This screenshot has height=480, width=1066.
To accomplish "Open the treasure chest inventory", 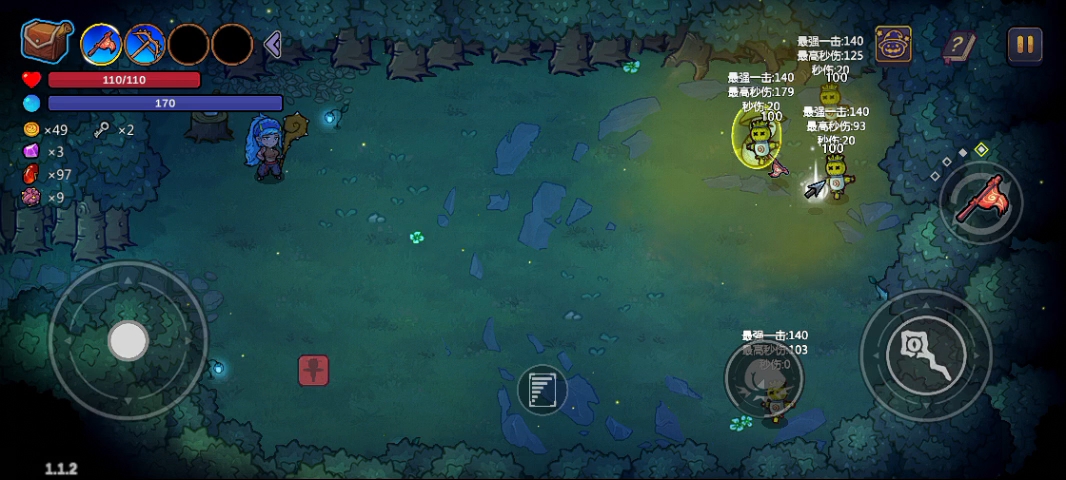I will (46, 42).
